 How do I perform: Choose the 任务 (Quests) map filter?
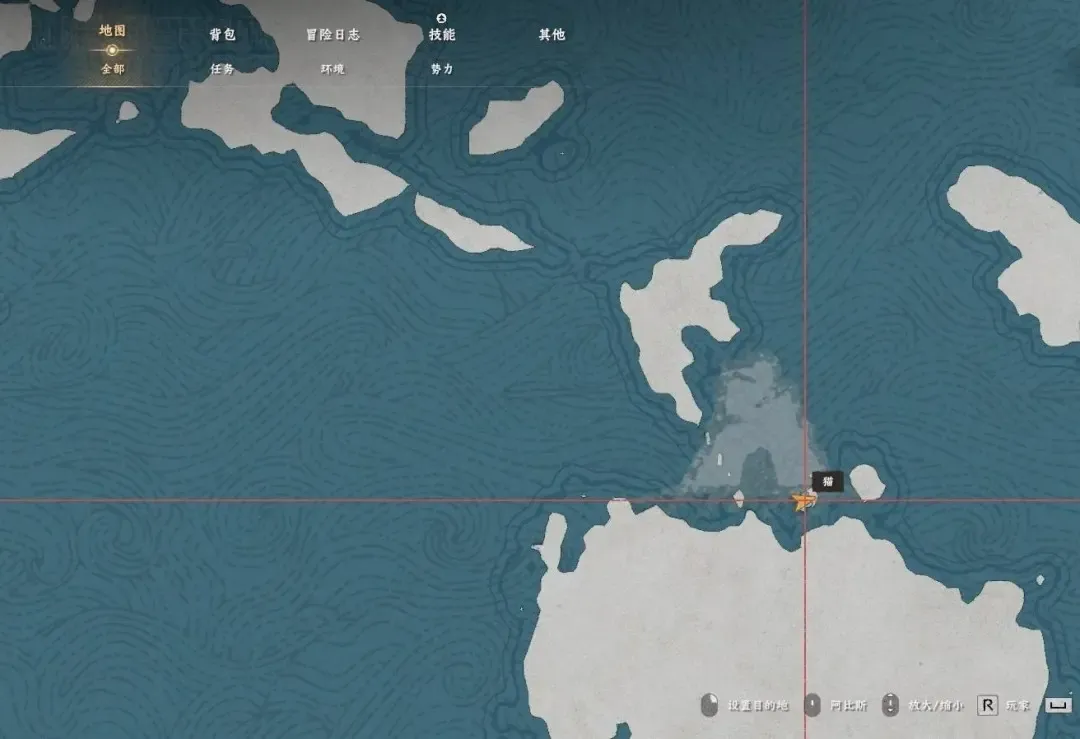tap(222, 69)
